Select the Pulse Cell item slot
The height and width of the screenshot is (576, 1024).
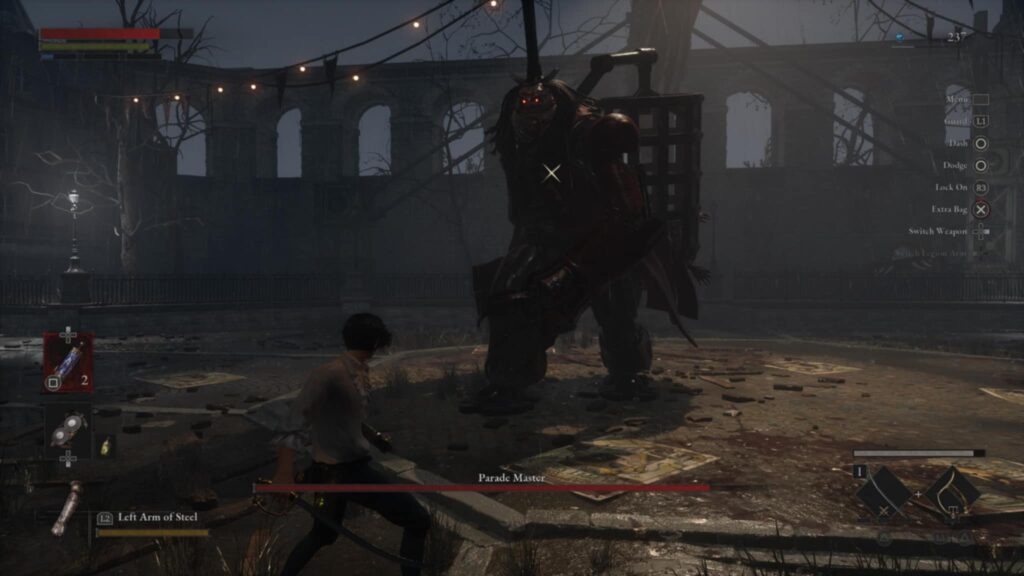point(68,362)
